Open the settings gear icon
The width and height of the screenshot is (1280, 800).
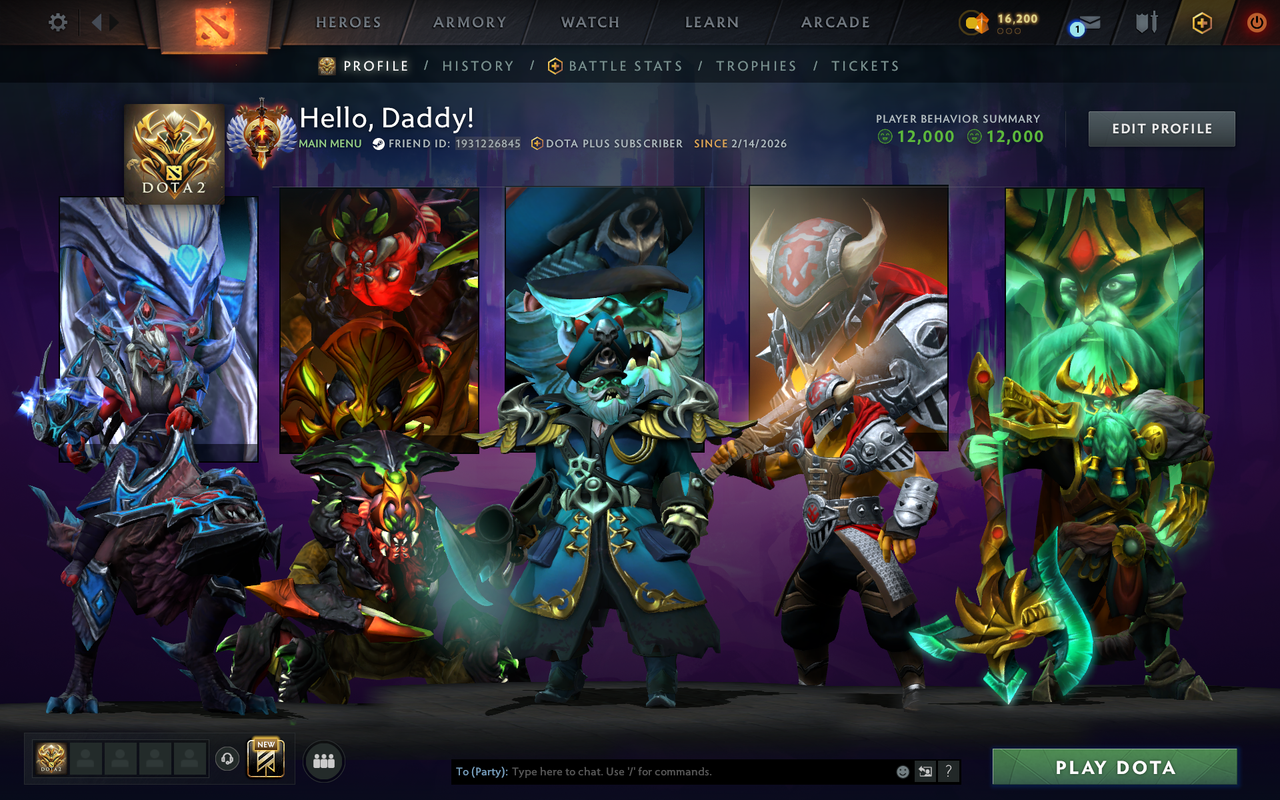tap(57, 21)
